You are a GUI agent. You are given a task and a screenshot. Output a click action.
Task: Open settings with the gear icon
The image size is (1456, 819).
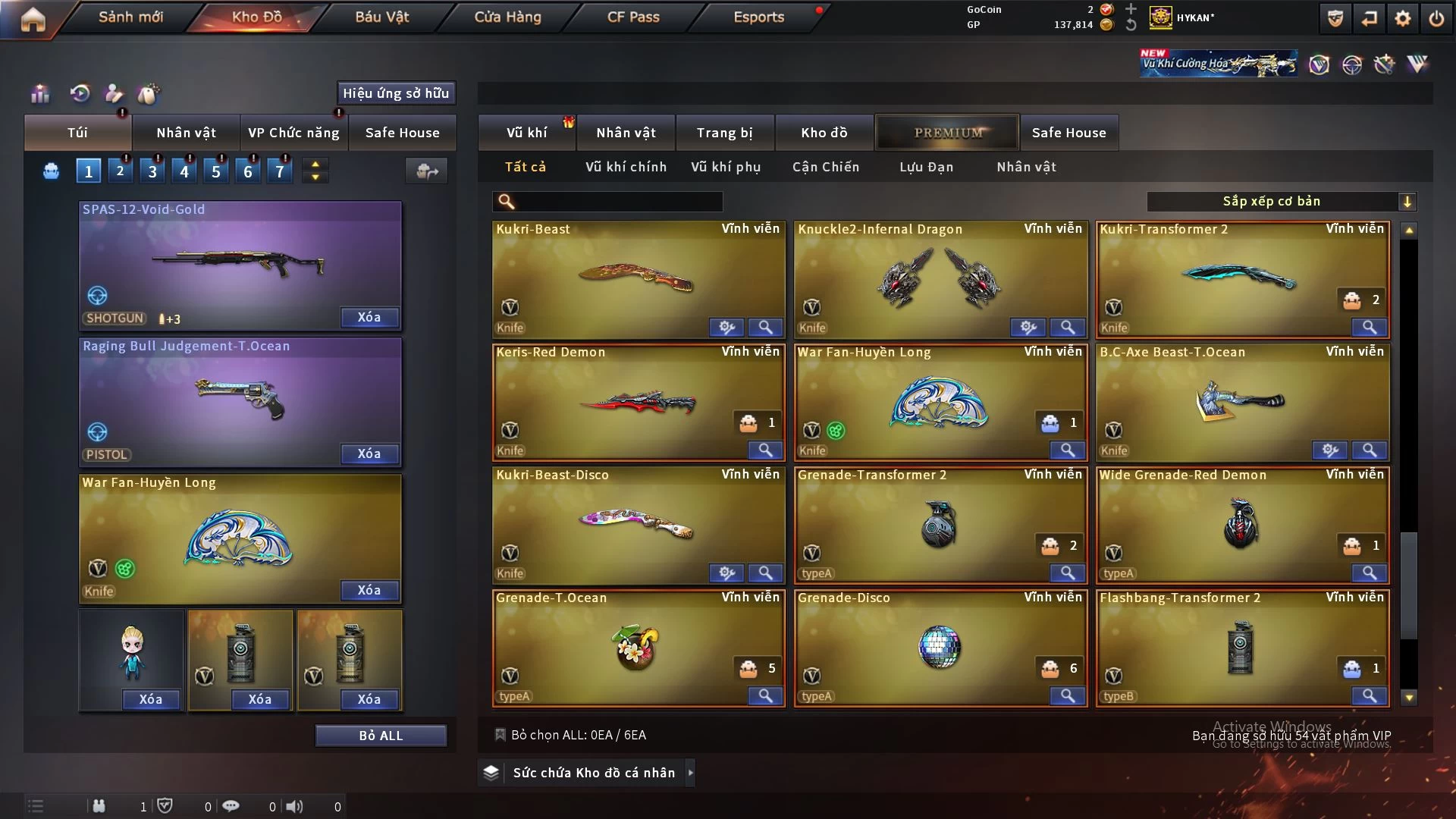point(1403,18)
